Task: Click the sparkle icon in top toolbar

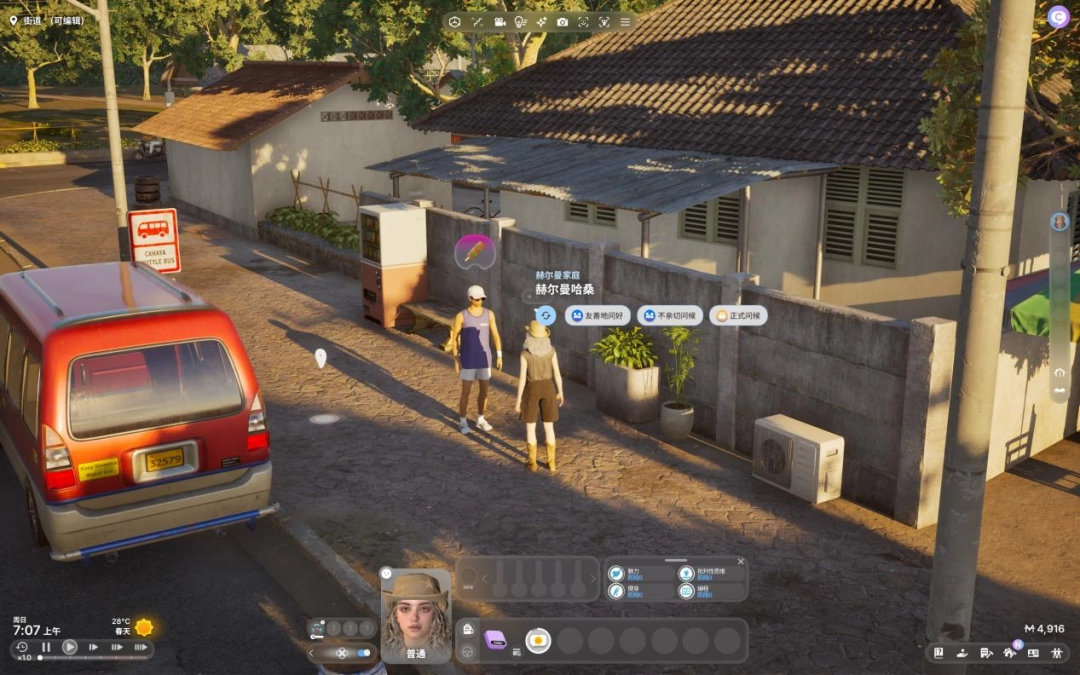Action: click(x=541, y=22)
